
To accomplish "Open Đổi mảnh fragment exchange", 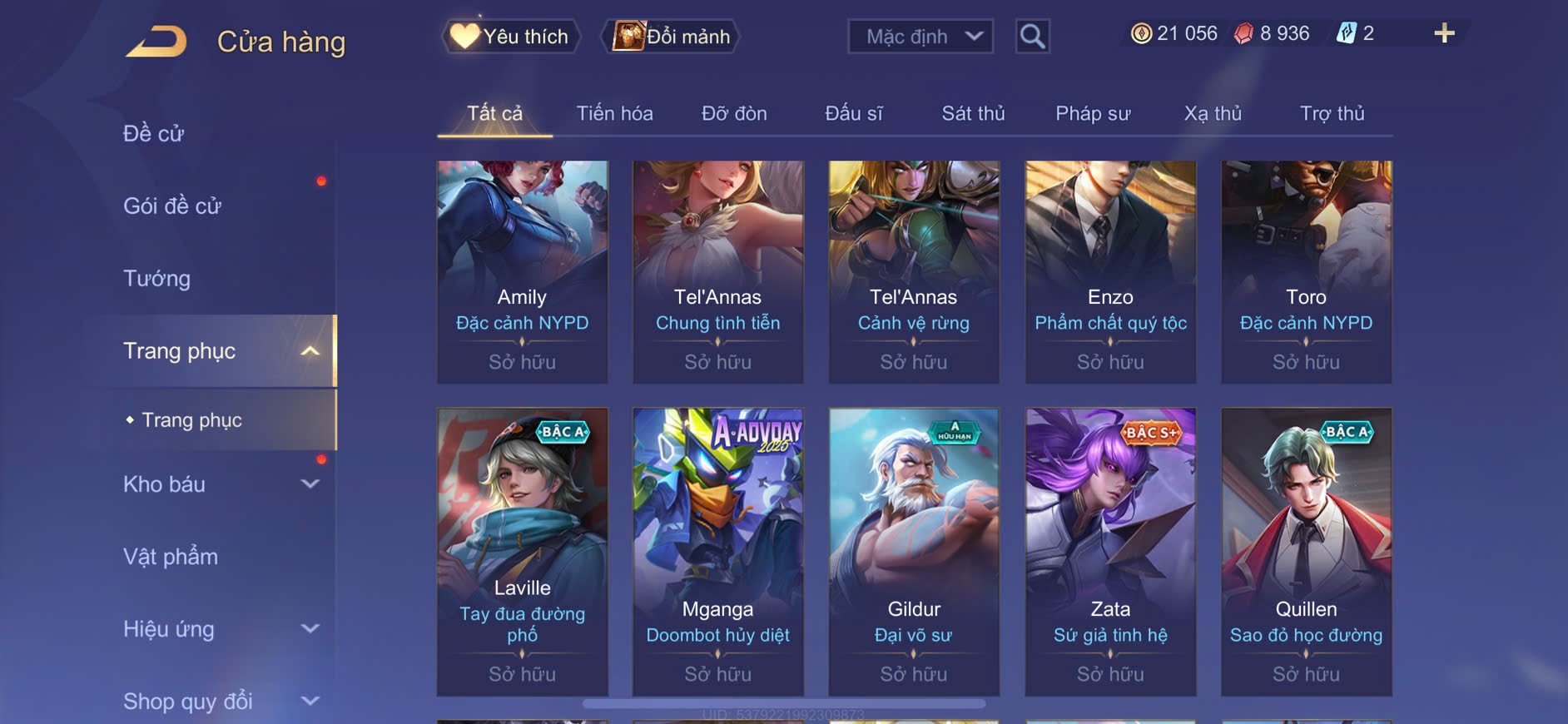I will coord(671,37).
